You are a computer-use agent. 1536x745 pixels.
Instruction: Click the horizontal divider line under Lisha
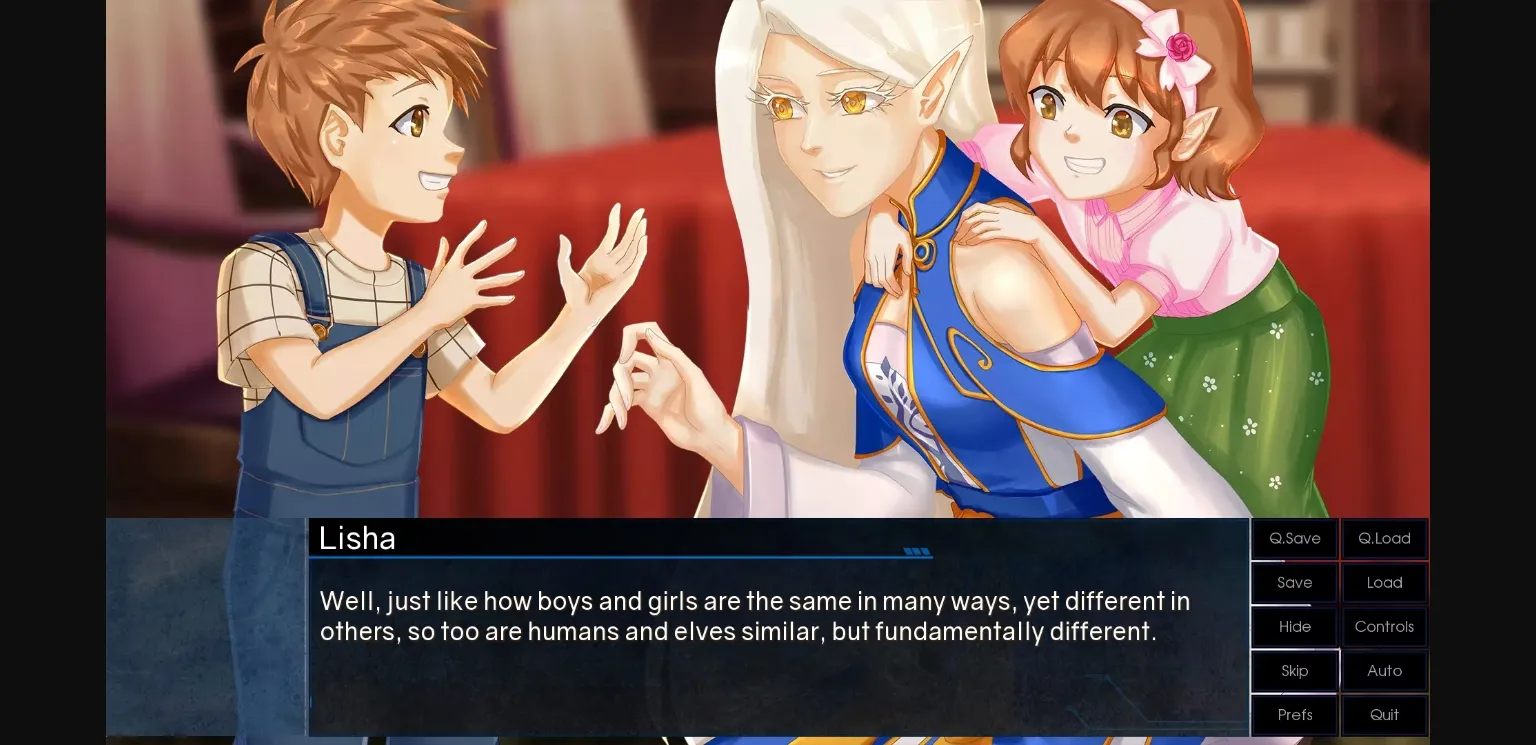click(620, 556)
